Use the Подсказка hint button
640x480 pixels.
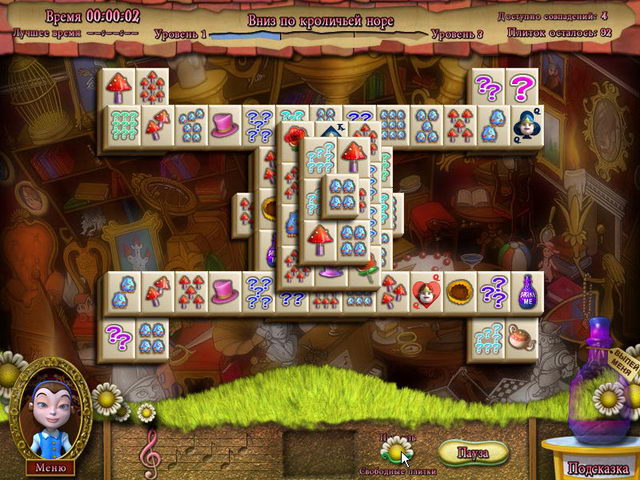point(597,467)
